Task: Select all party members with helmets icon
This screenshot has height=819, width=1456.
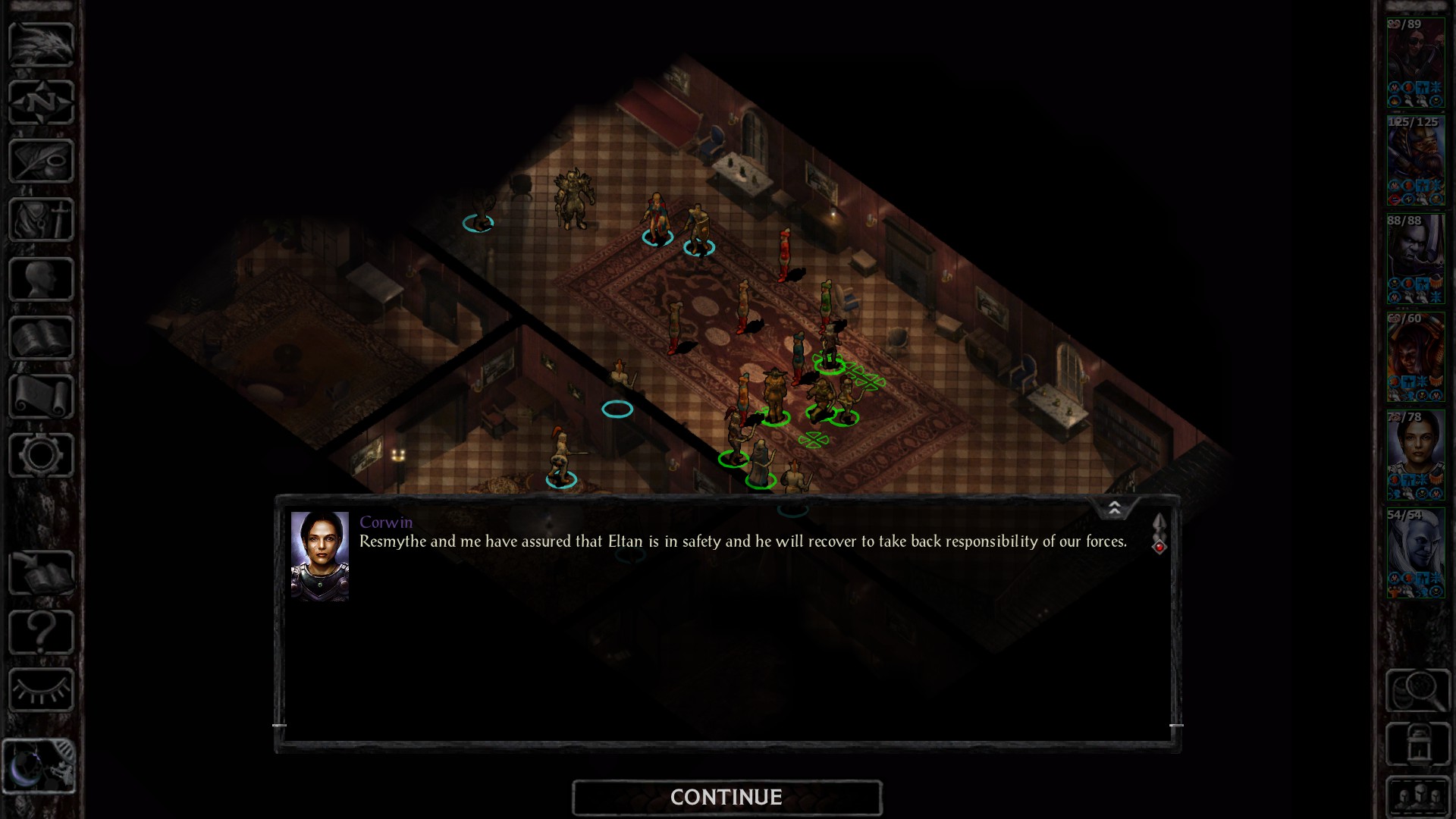Action: click(x=1417, y=796)
